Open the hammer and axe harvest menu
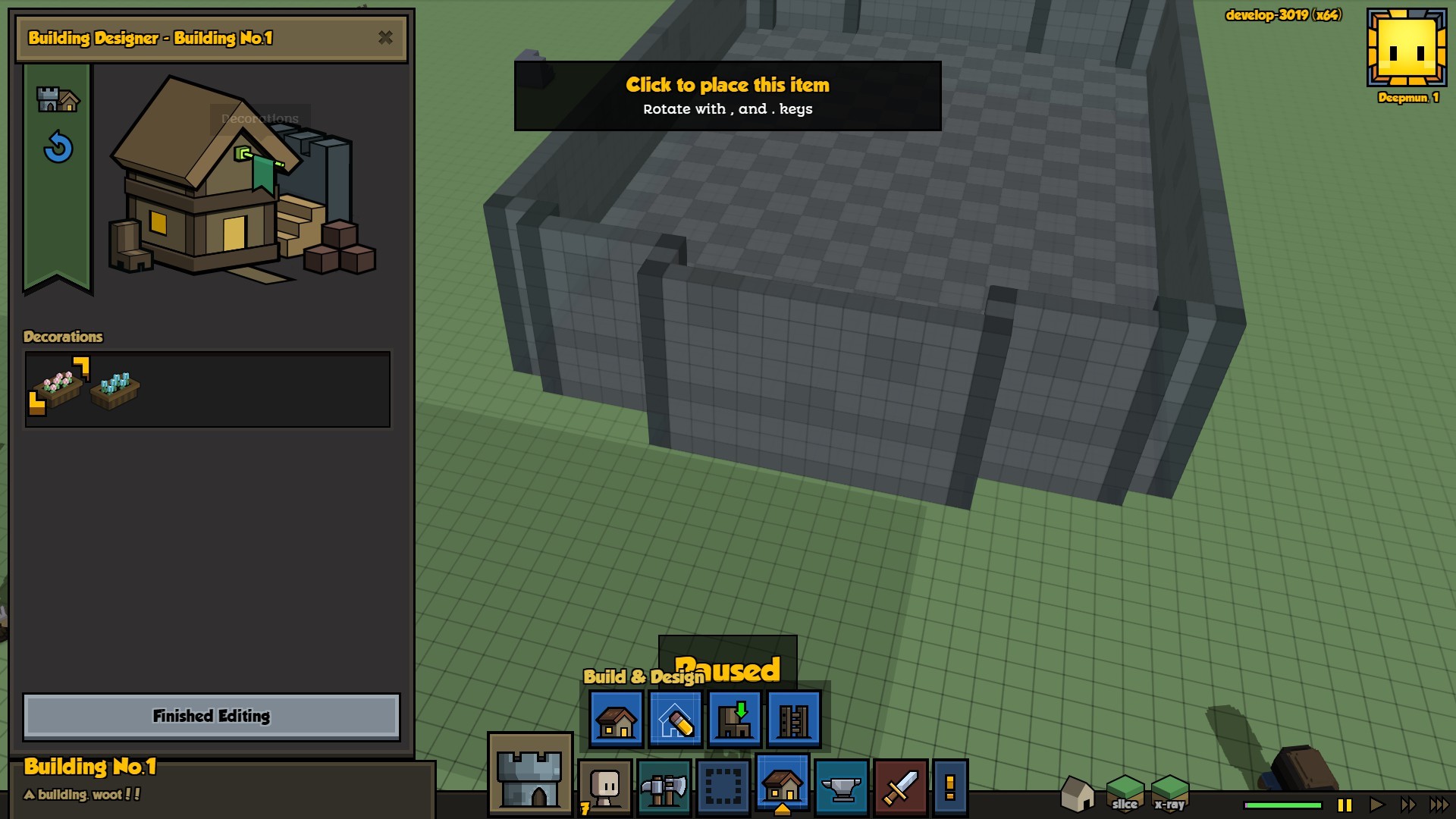Image resolution: width=1456 pixels, height=819 pixels. point(664,787)
